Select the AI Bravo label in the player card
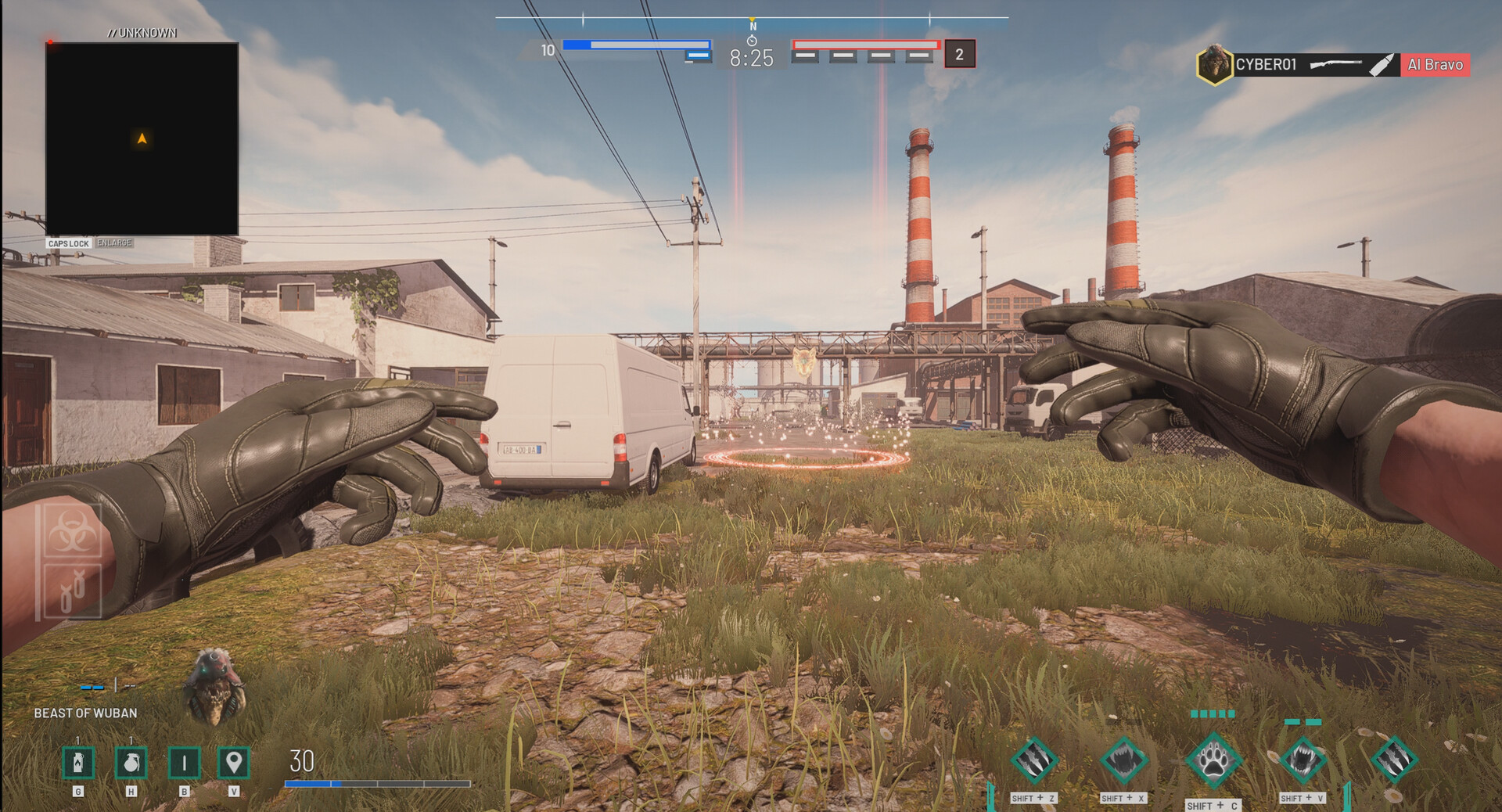The image size is (1502, 812). [1436, 65]
